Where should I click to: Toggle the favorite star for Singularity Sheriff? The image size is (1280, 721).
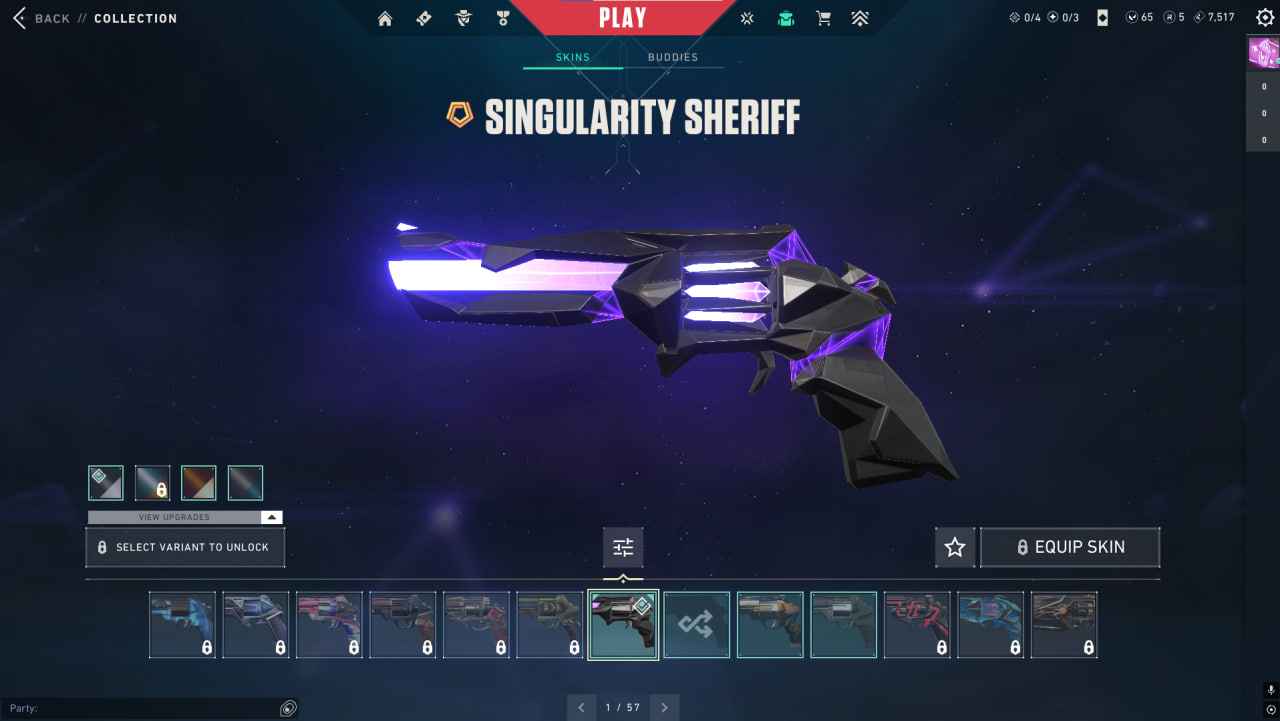(954, 547)
